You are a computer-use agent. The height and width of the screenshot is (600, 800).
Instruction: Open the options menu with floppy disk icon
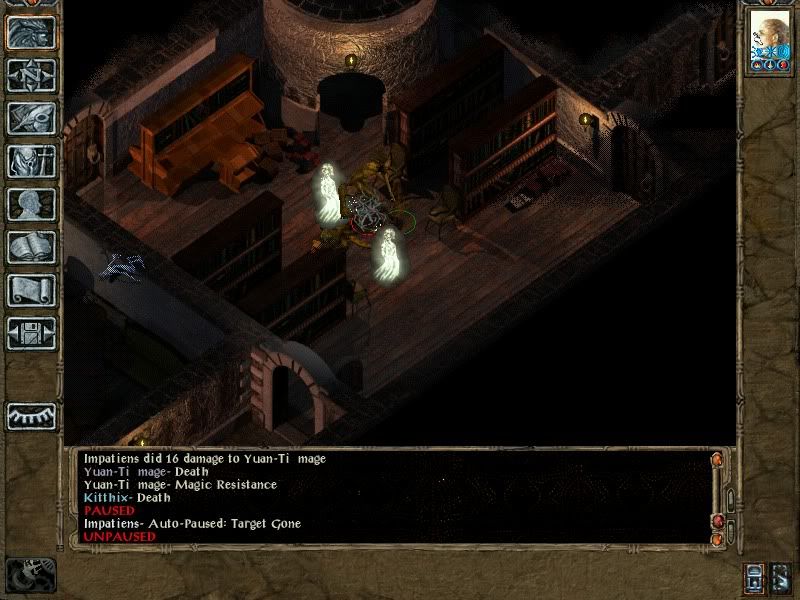tap(31, 333)
